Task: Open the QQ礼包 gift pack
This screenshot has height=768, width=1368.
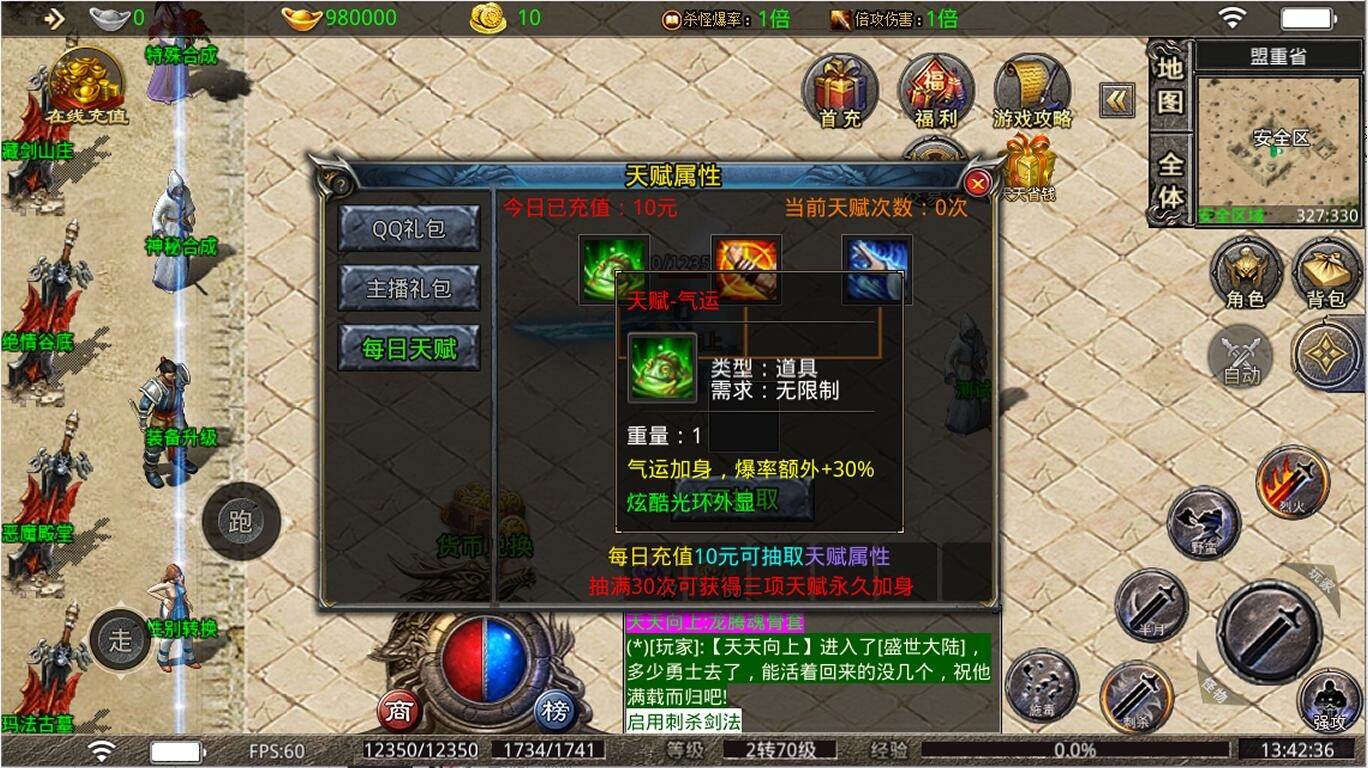Action: pyautogui.click(x=408, y=228)
